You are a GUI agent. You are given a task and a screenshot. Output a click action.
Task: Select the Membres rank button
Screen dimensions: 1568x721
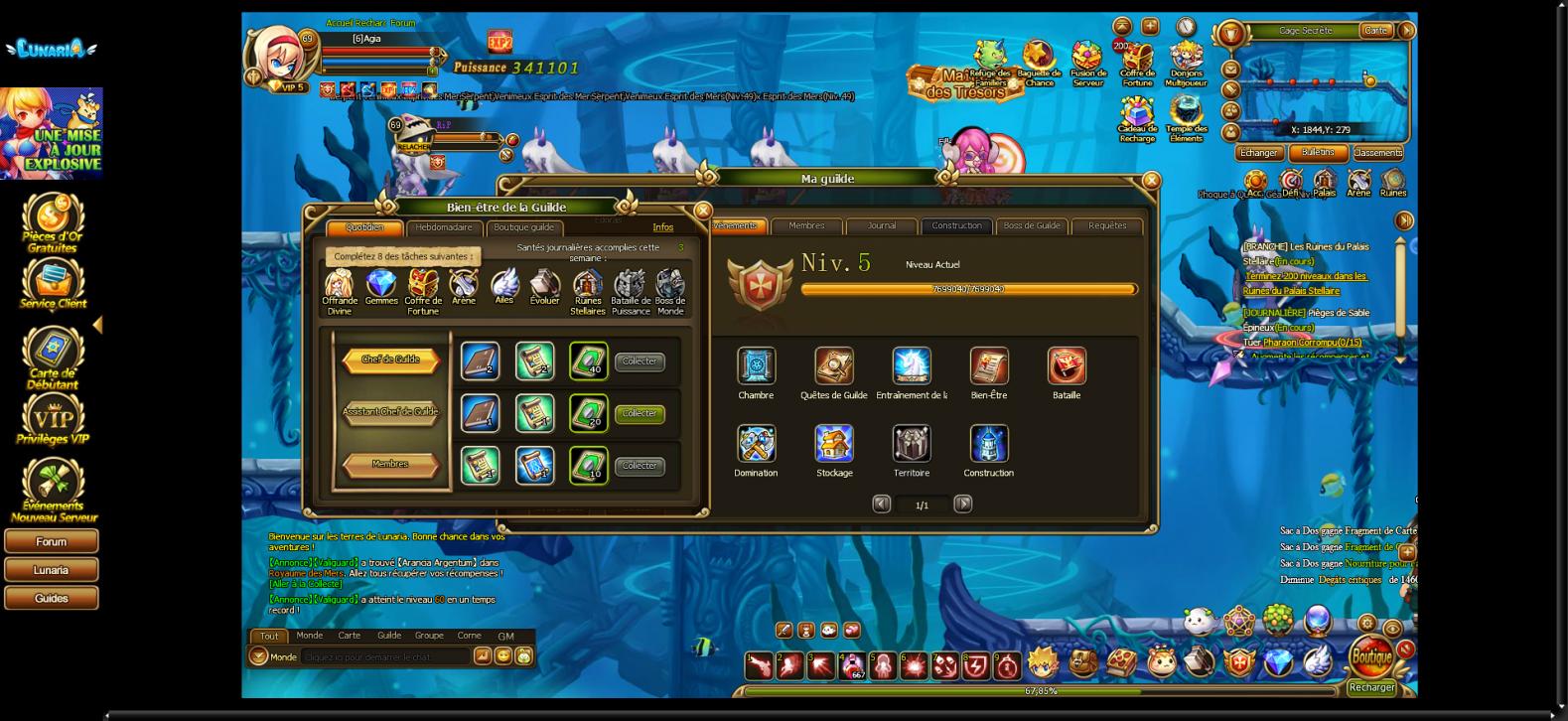pyautogui.click(x=390, y=464)
